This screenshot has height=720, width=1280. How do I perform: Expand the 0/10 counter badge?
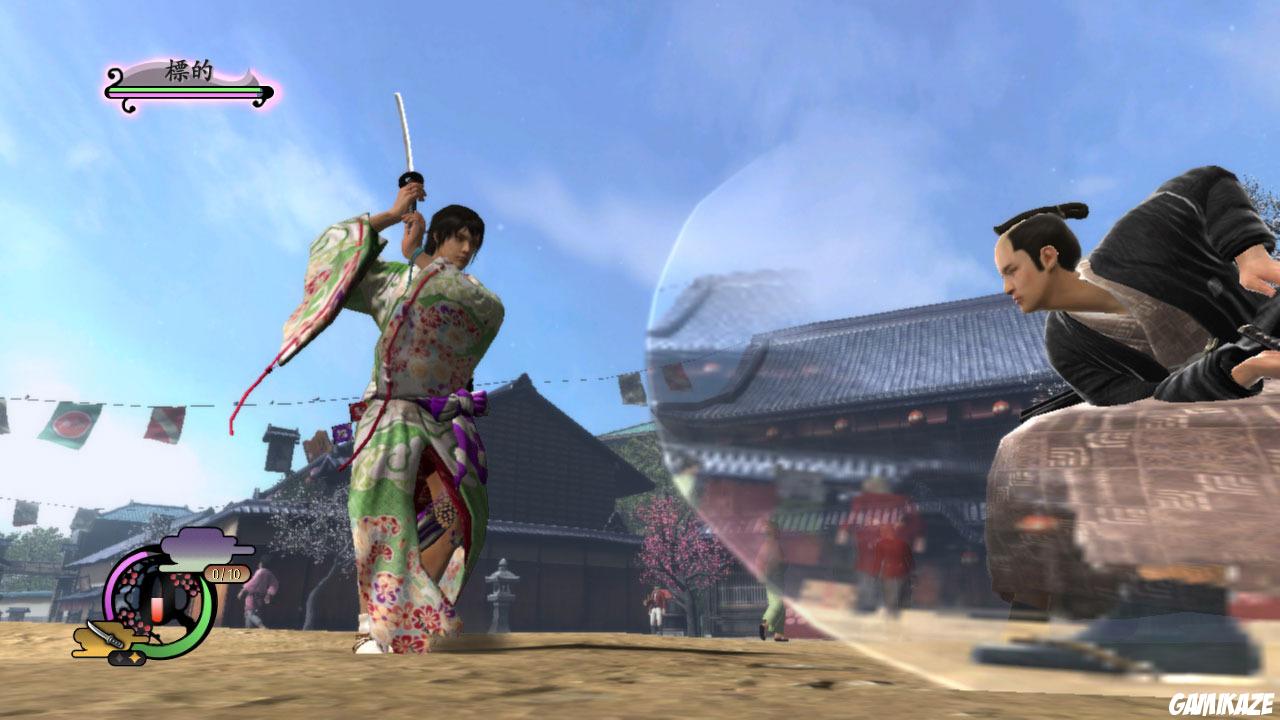pos(225,574)
